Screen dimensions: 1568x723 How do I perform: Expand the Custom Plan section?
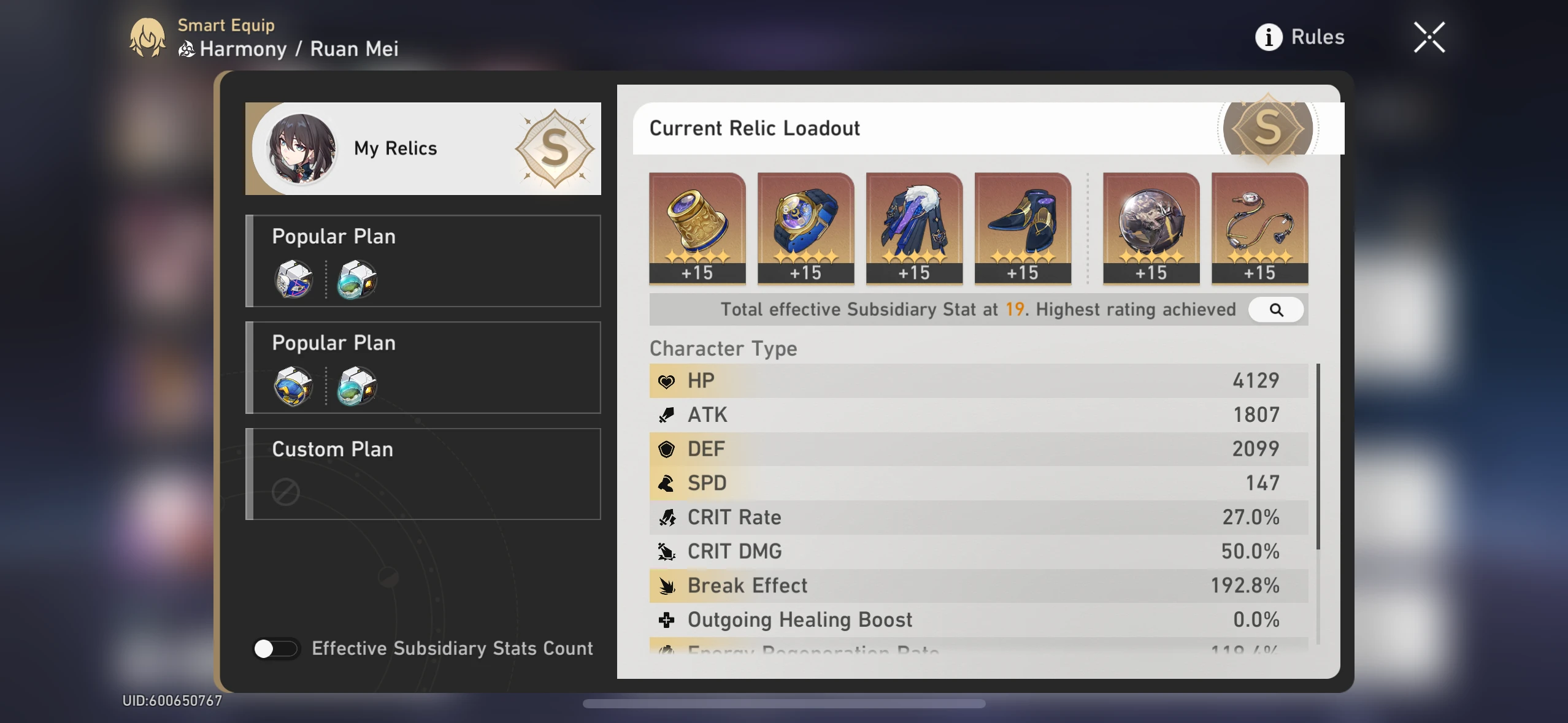point(422,473)
